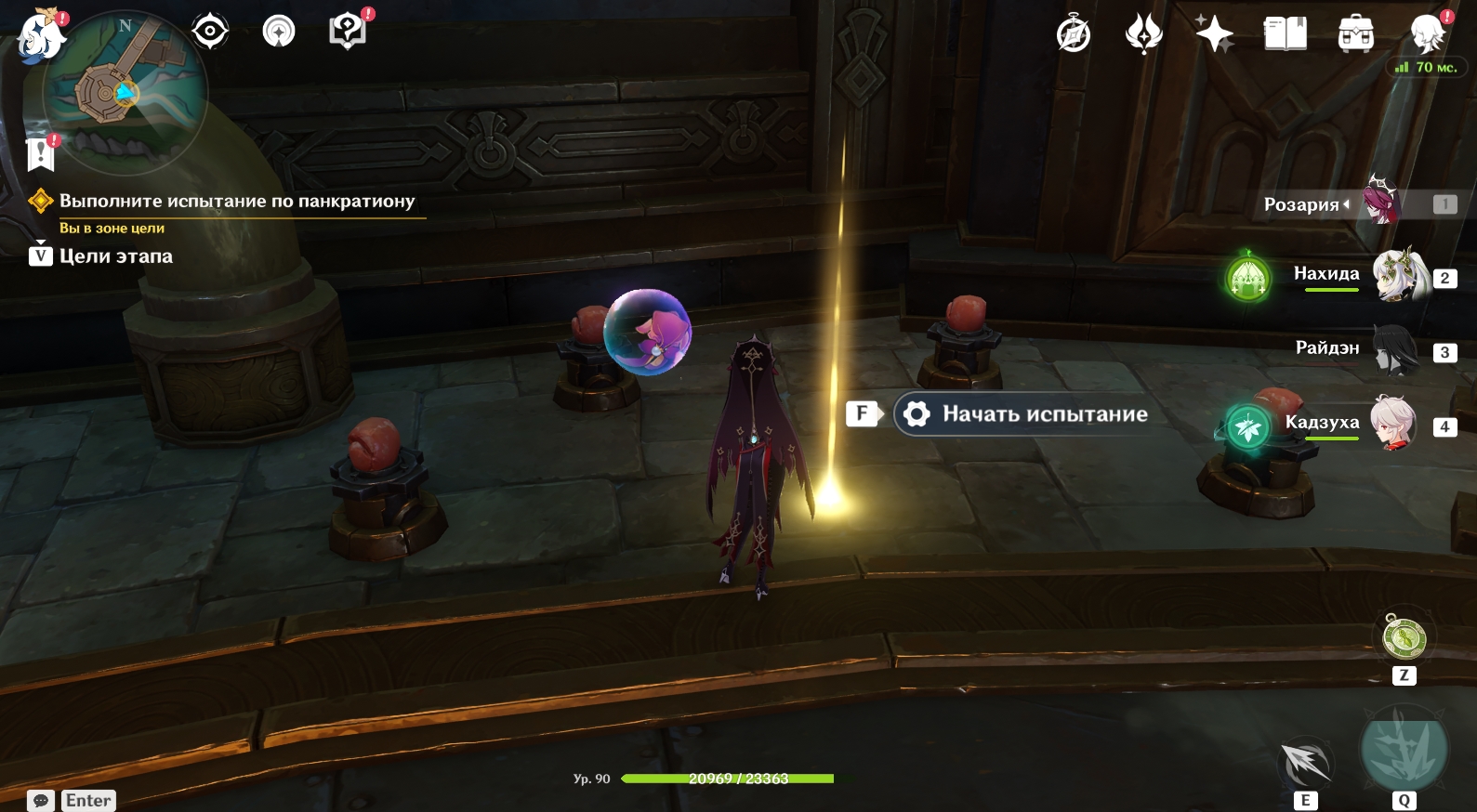Open the events compass icon

pos(1074,35)
